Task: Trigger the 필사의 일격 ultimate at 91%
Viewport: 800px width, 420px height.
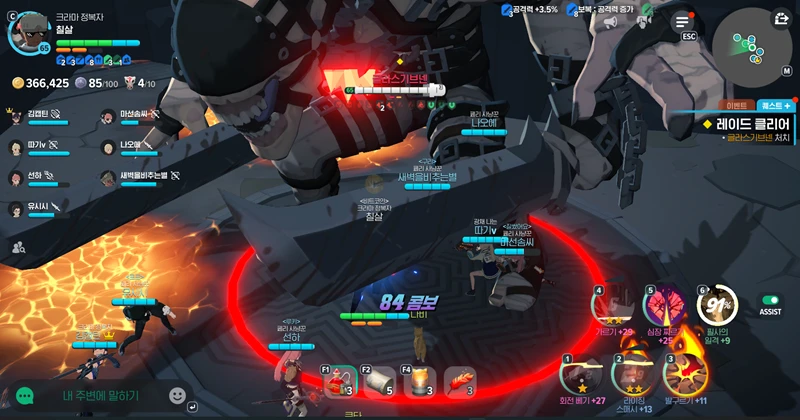Action: click(x=717, y=304)
